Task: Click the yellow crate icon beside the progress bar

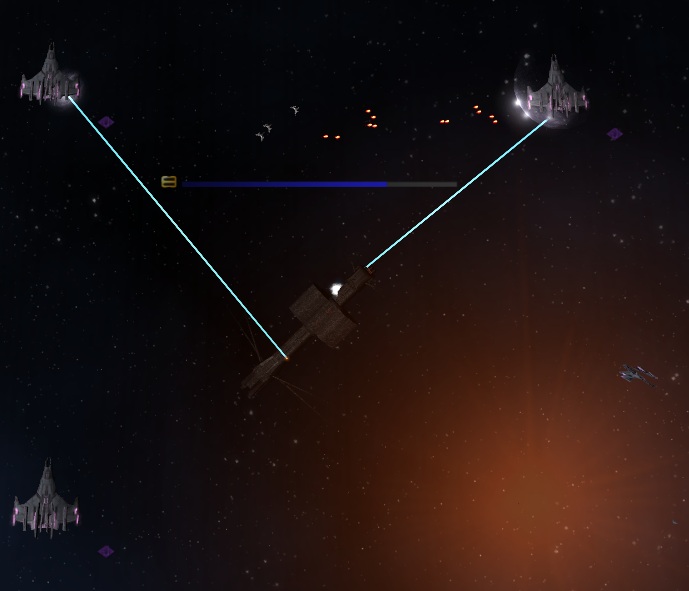Action: tap(169, 182)
